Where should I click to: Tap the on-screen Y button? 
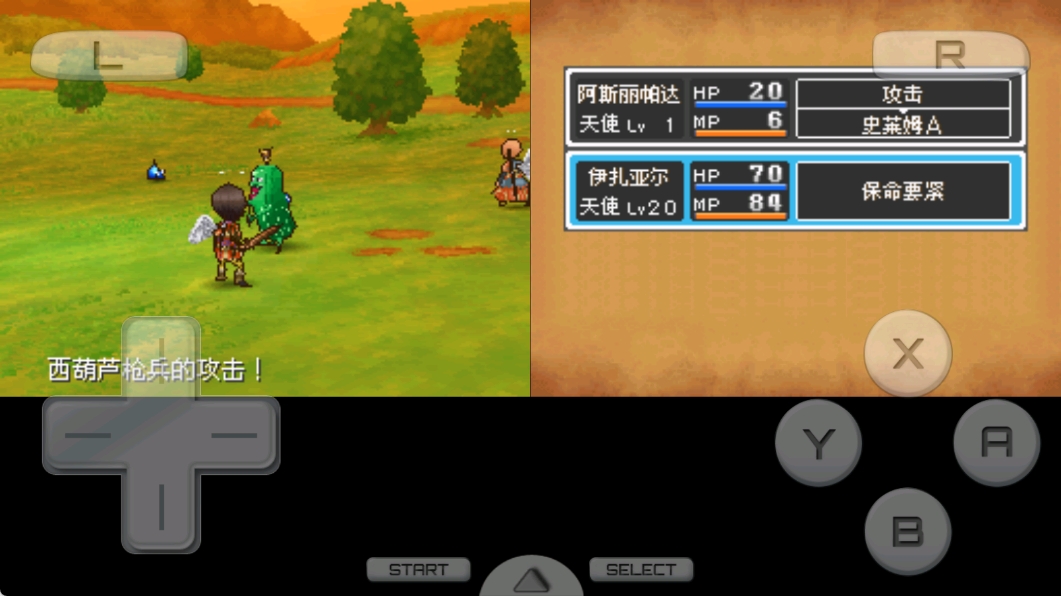coord(818,442)
